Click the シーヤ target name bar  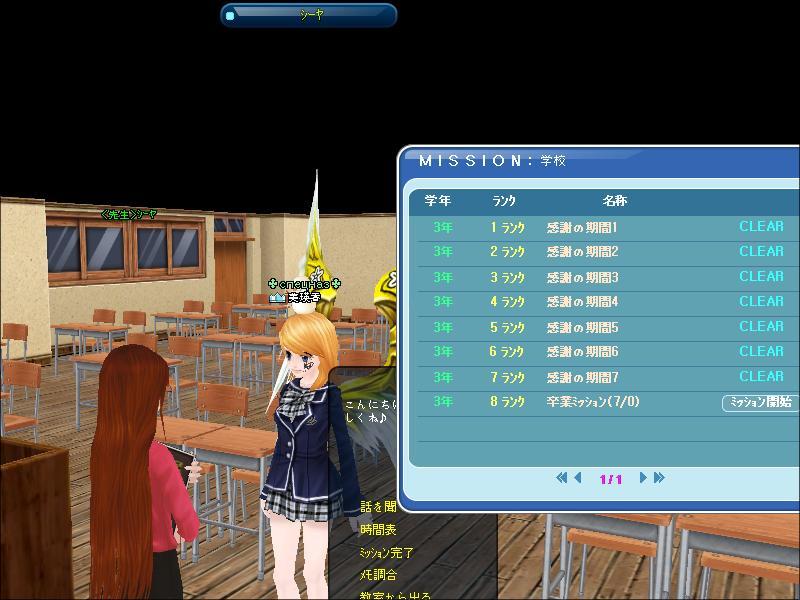click(x=309, y=15)
